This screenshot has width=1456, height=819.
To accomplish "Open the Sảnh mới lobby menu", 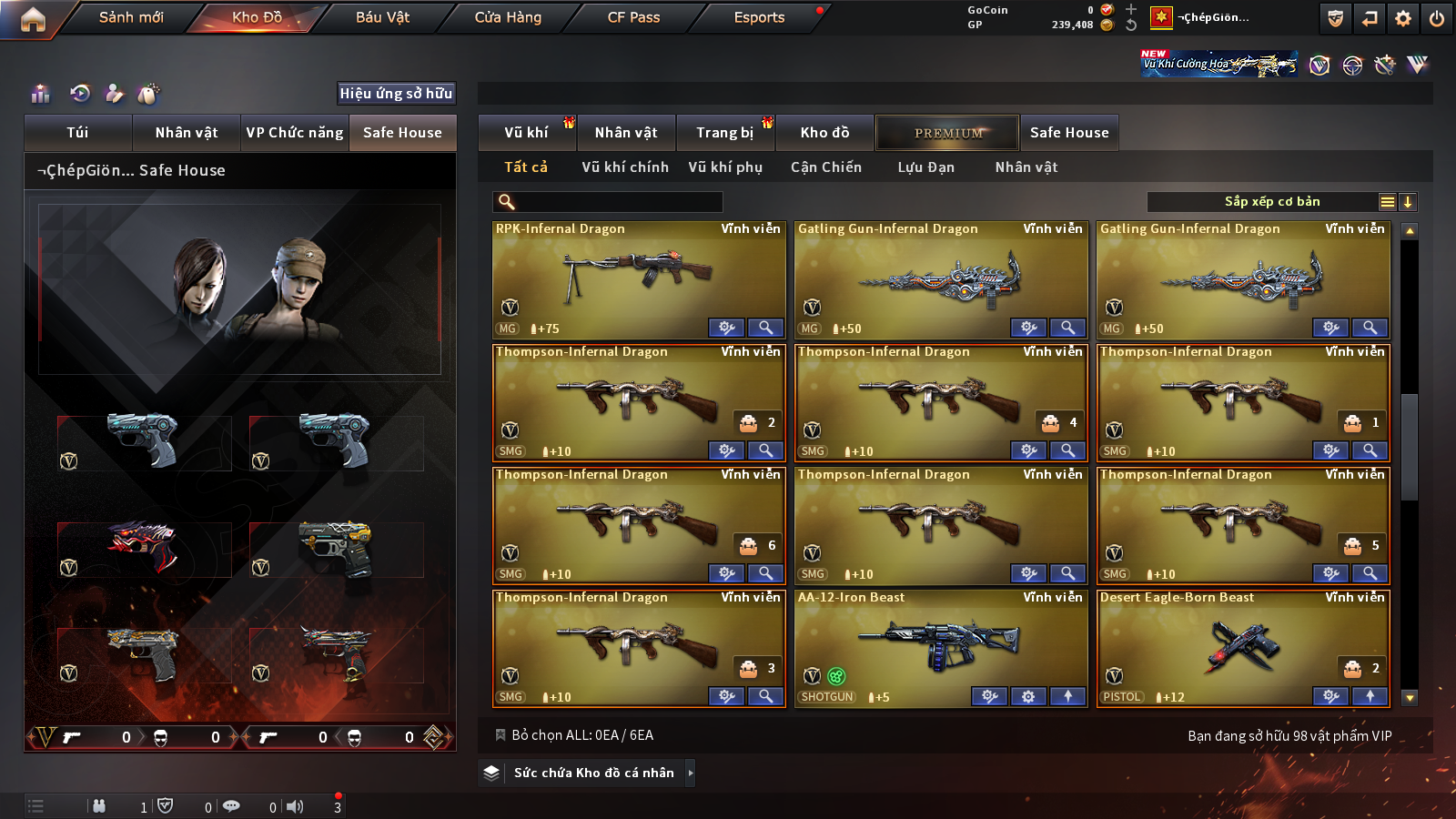I will [131, 17].
